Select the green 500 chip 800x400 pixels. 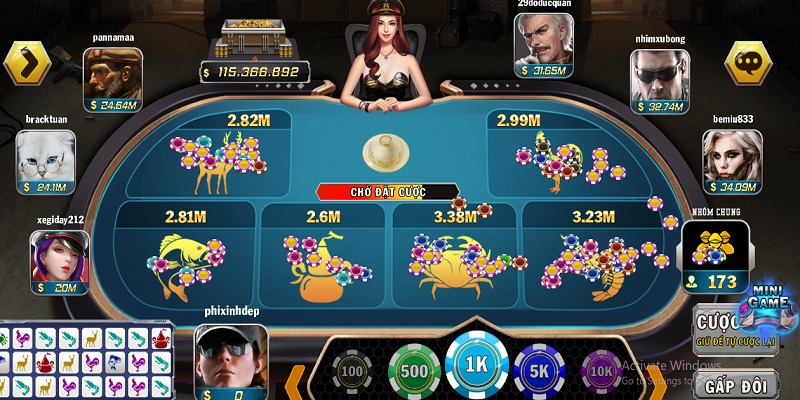tap(414, 369)
